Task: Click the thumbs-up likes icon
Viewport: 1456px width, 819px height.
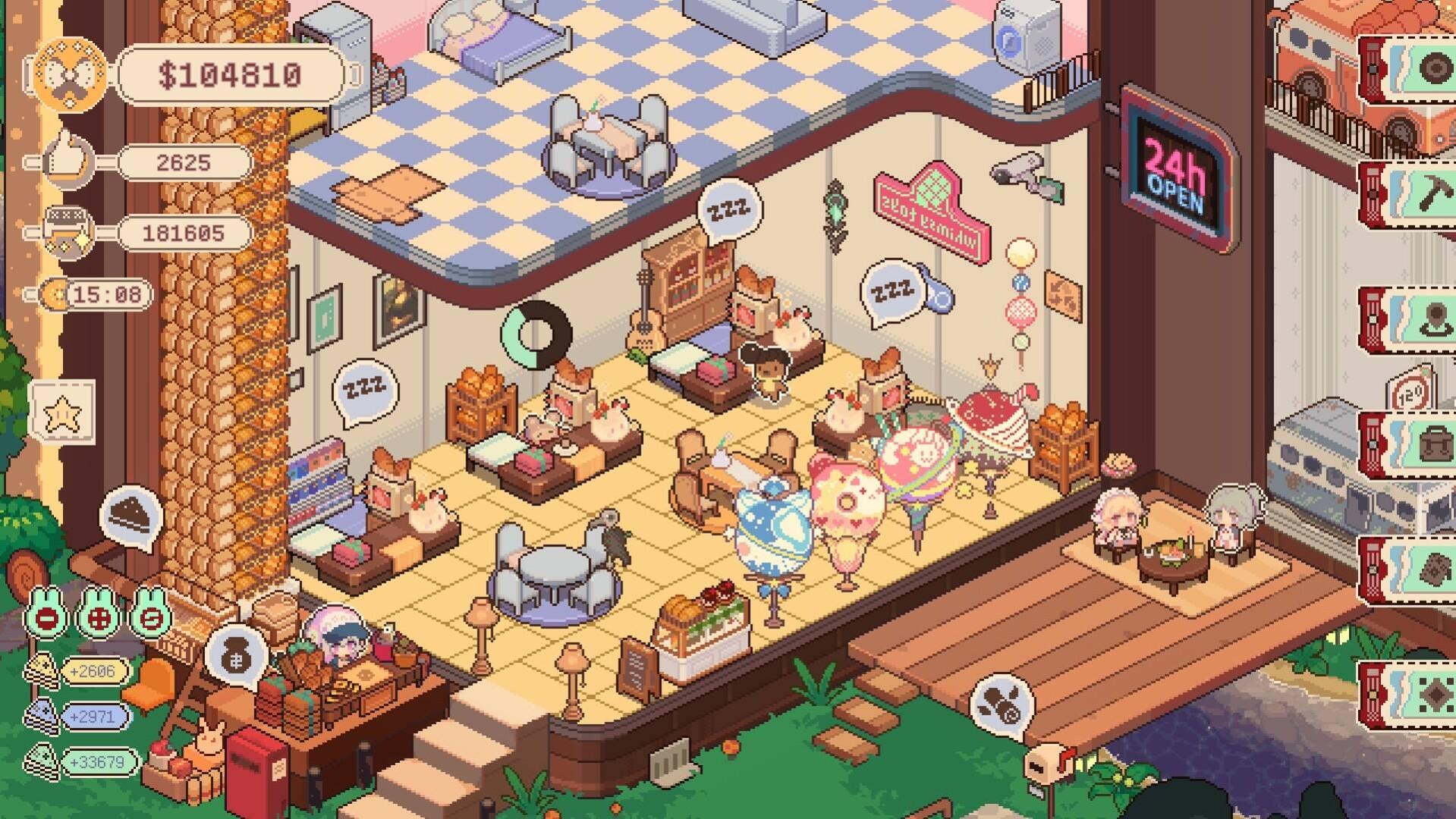Action: click(68, 161)
